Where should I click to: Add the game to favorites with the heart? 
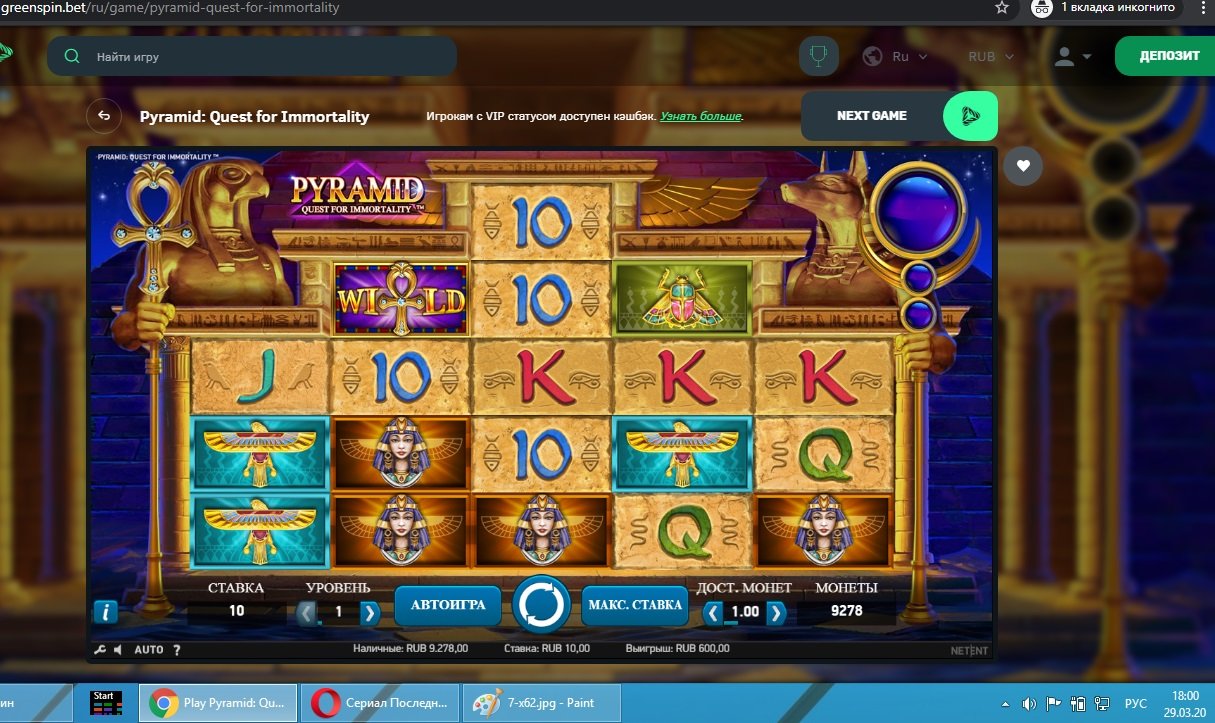[1022, 166]
